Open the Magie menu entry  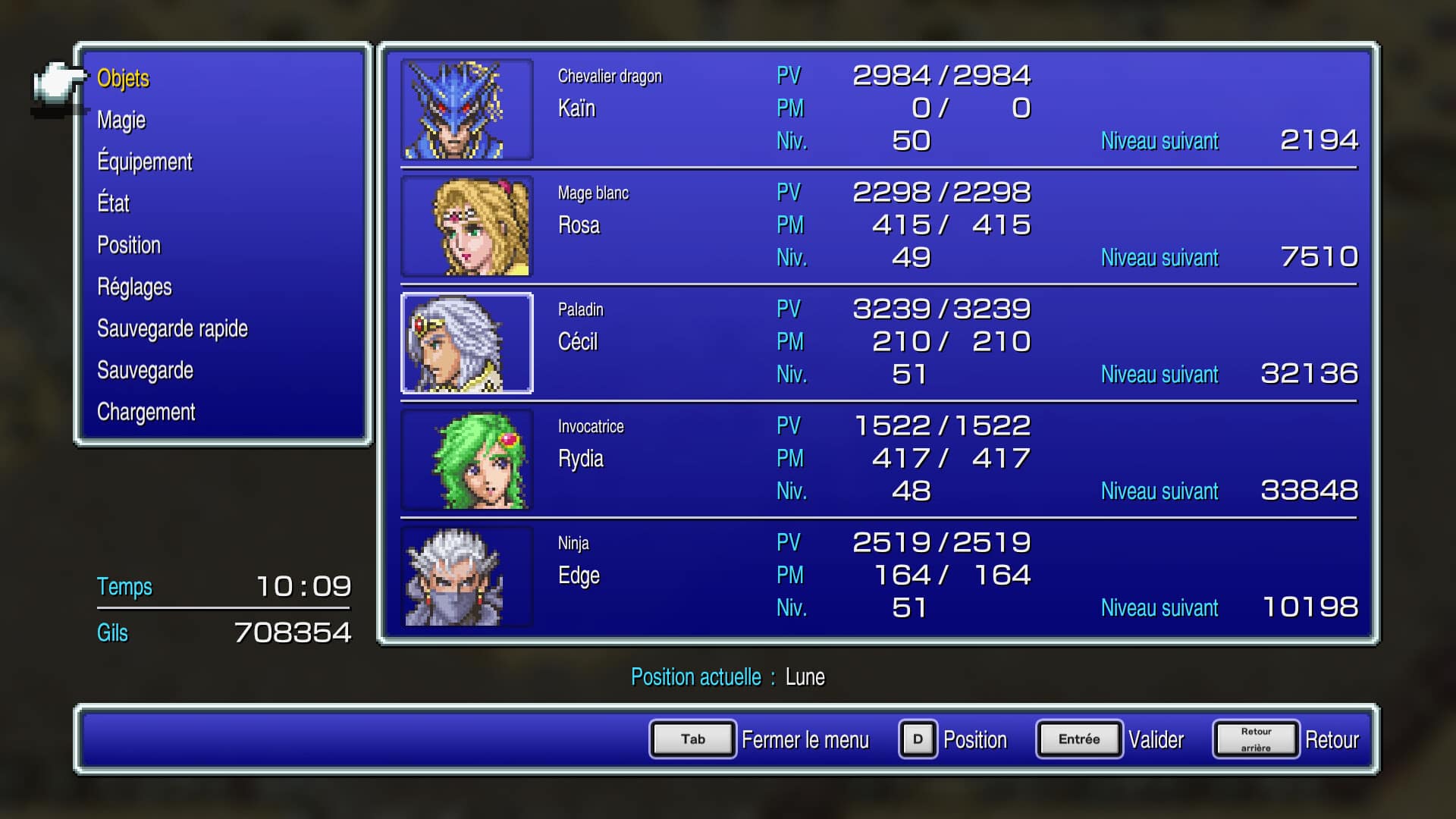pos(121,120)
